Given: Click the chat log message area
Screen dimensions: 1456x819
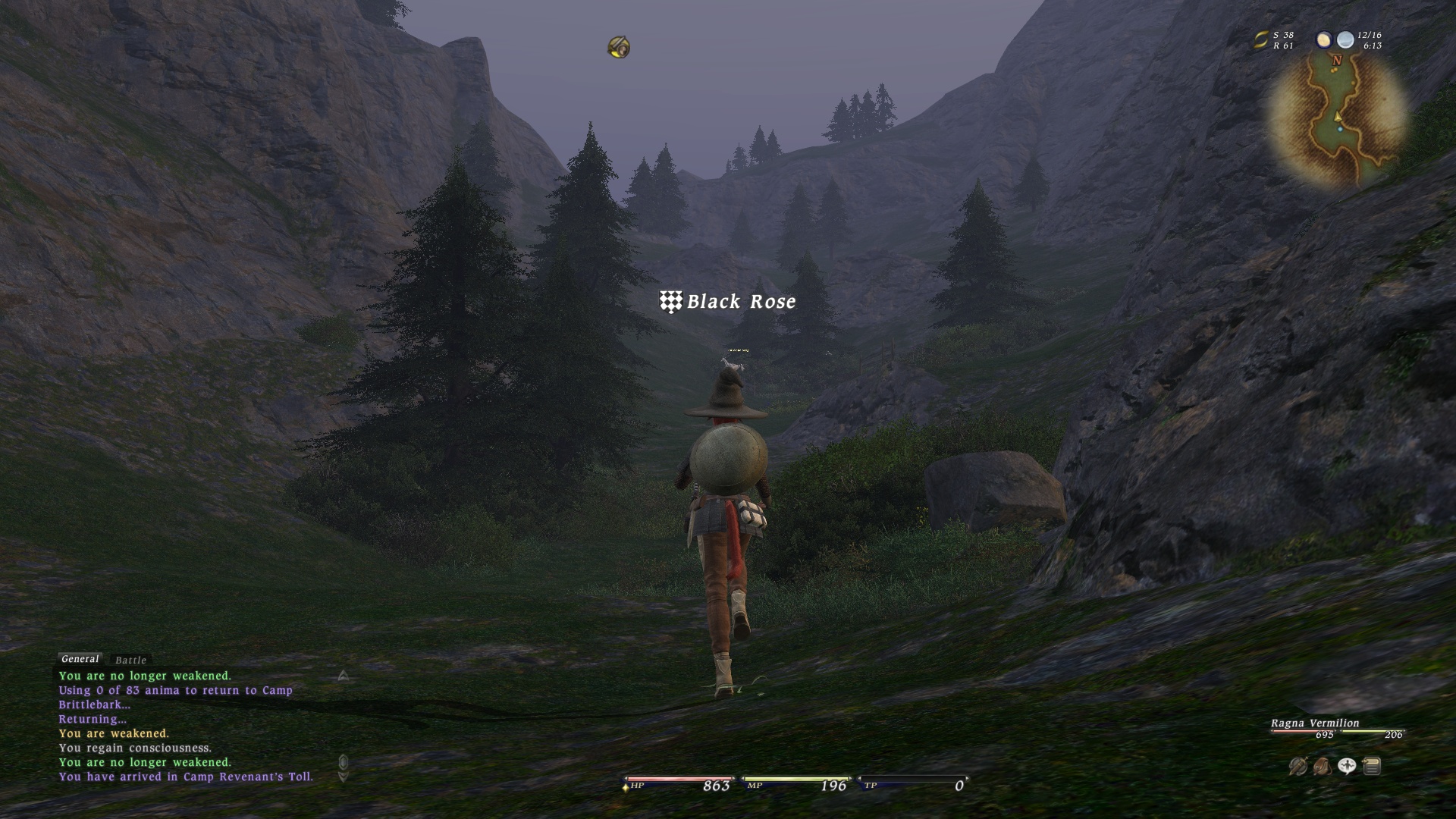Looking at the screenshot, I should [x=186, y=726].
